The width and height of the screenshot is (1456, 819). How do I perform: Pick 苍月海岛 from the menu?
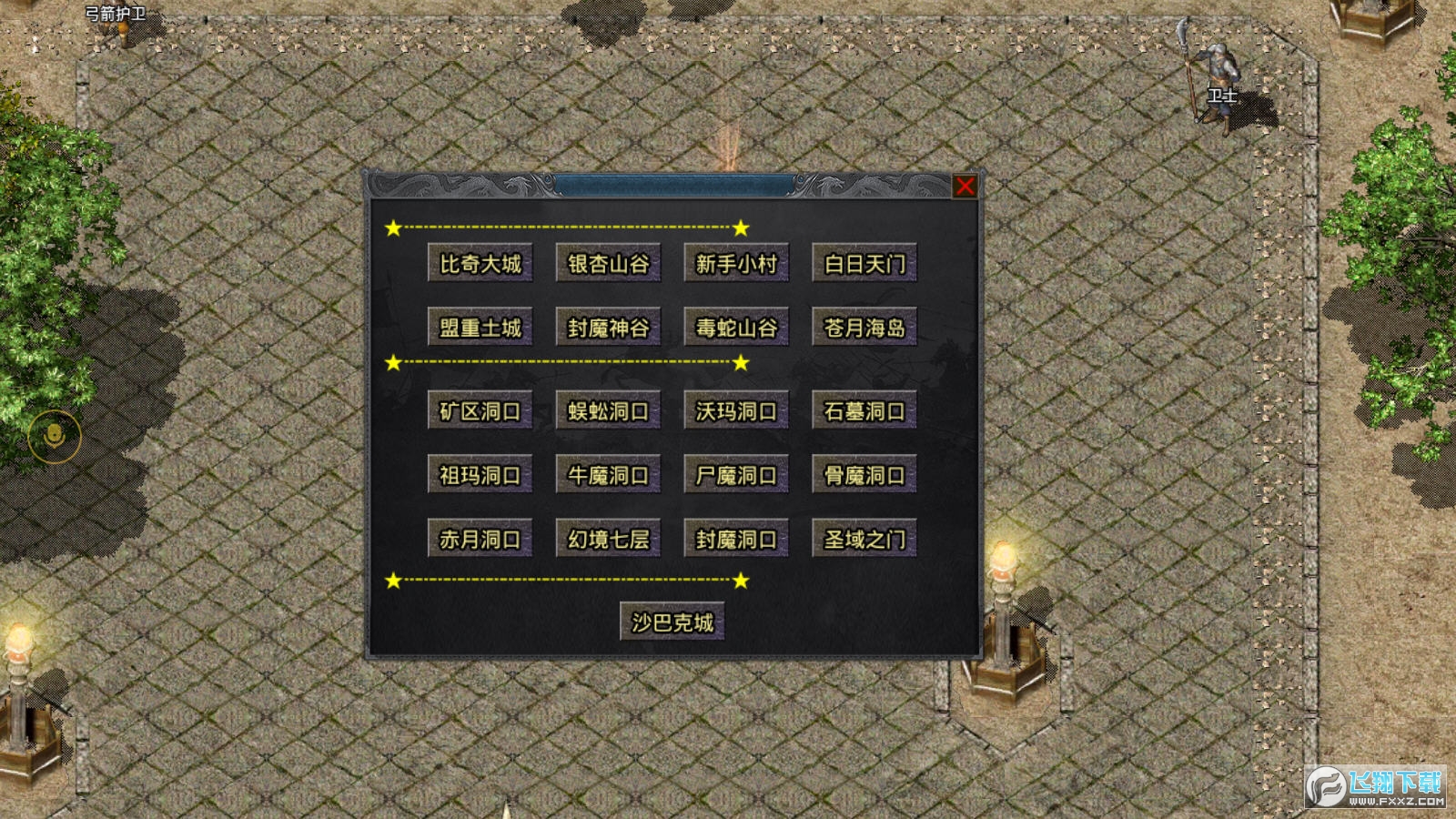point(864,328)
